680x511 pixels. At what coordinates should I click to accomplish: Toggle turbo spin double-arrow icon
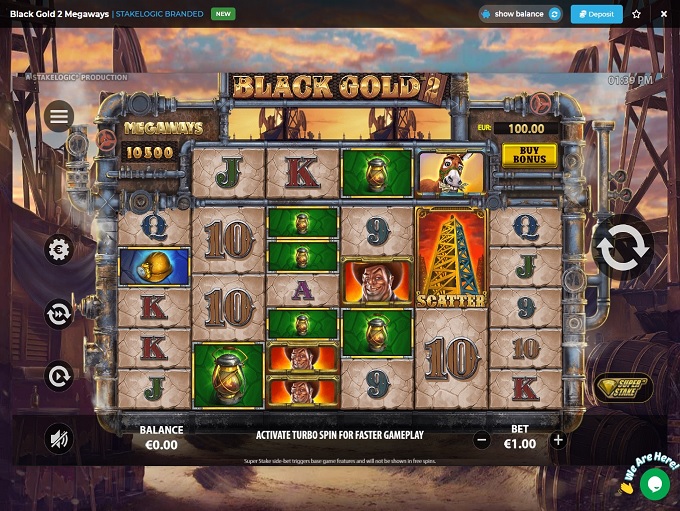(x=59, y=314)
